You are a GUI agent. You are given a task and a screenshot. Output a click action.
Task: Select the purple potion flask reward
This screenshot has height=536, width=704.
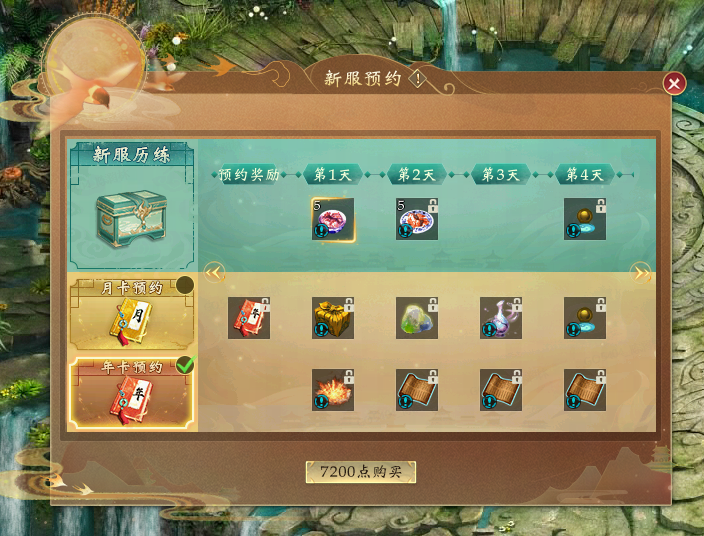pos(501,317)
